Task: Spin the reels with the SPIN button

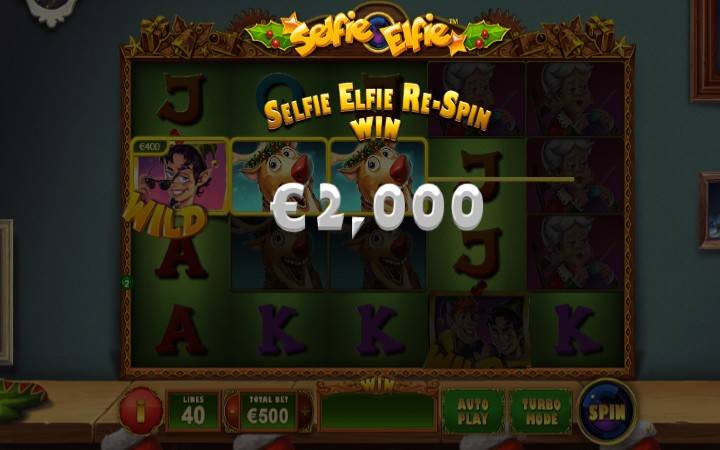Action: 607,411
